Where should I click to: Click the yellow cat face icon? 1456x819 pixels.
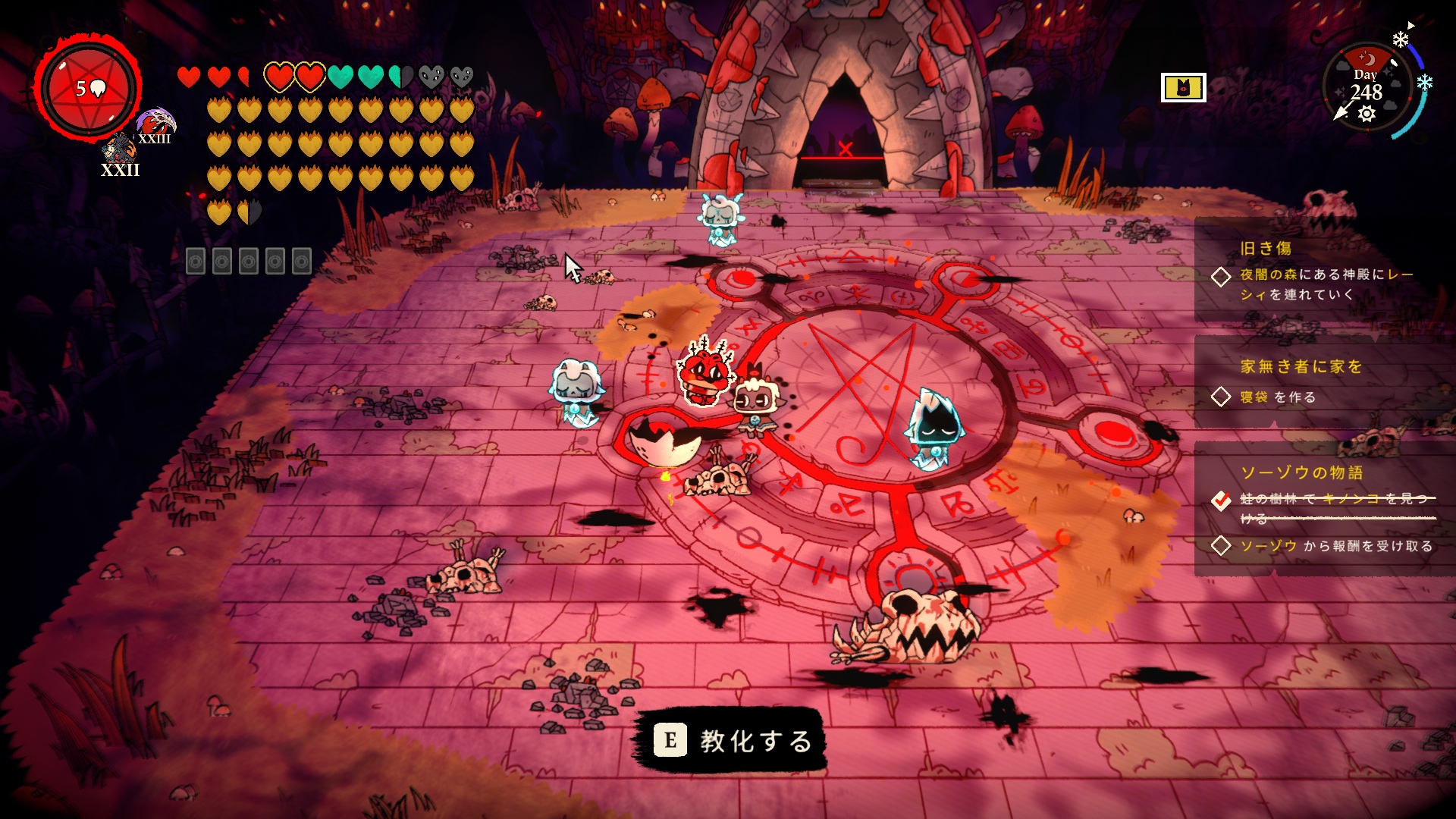click(x=1183, y=88)
